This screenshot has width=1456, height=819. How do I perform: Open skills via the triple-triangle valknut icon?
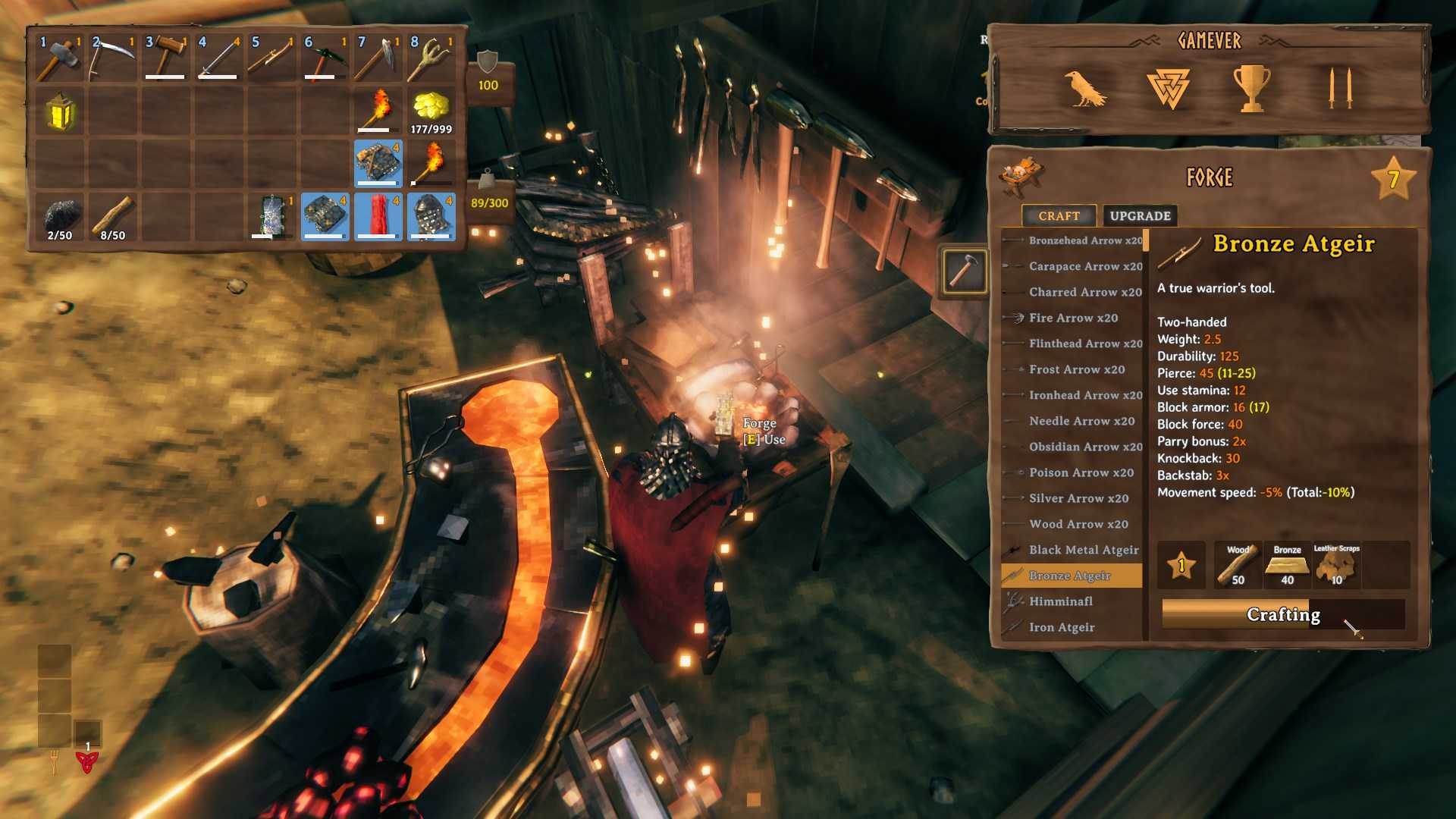pyautogui.click(x=1168, y=88)
